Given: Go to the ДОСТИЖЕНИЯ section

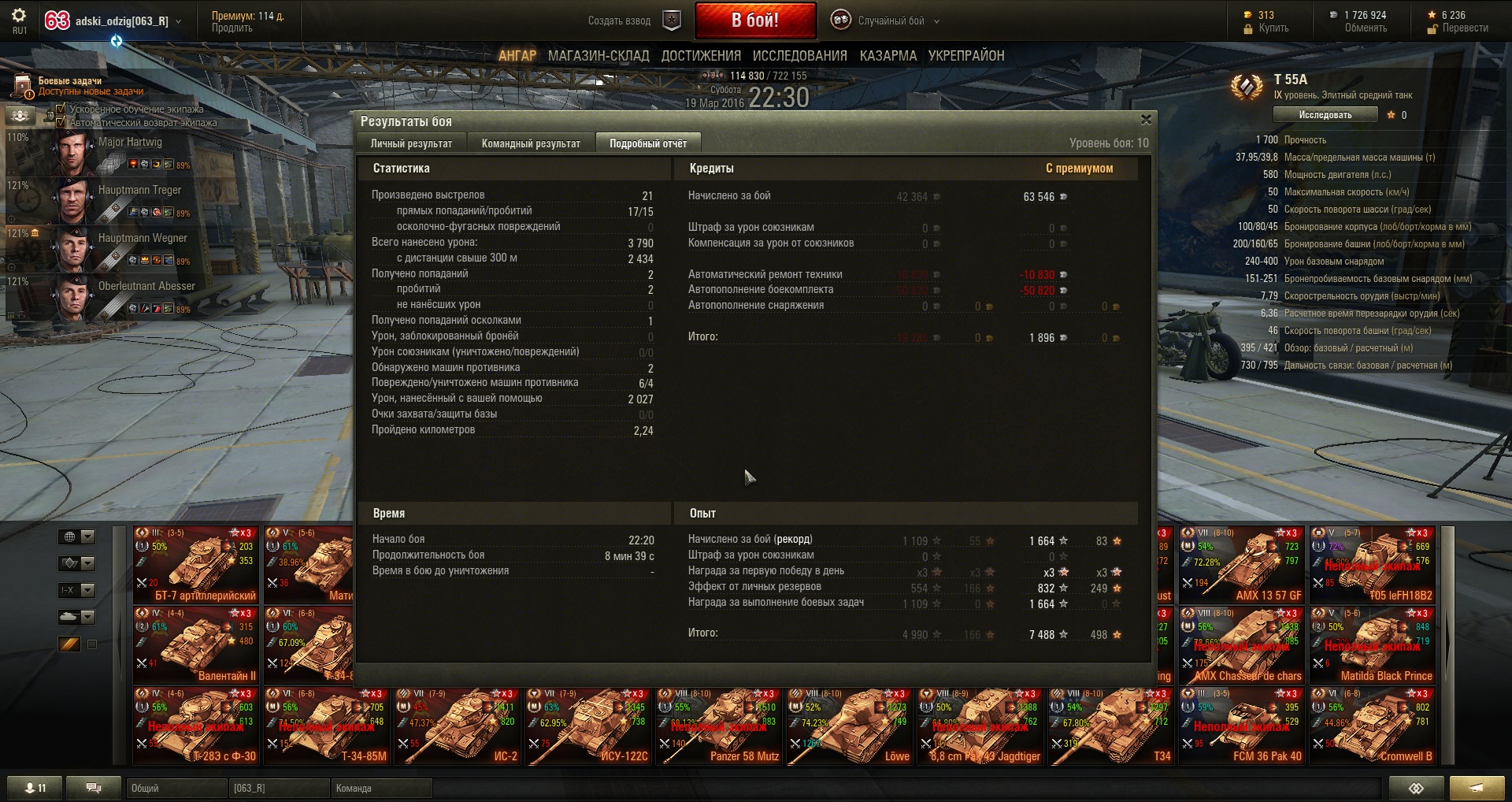Looking at the screenshot, I should [701, 56].
